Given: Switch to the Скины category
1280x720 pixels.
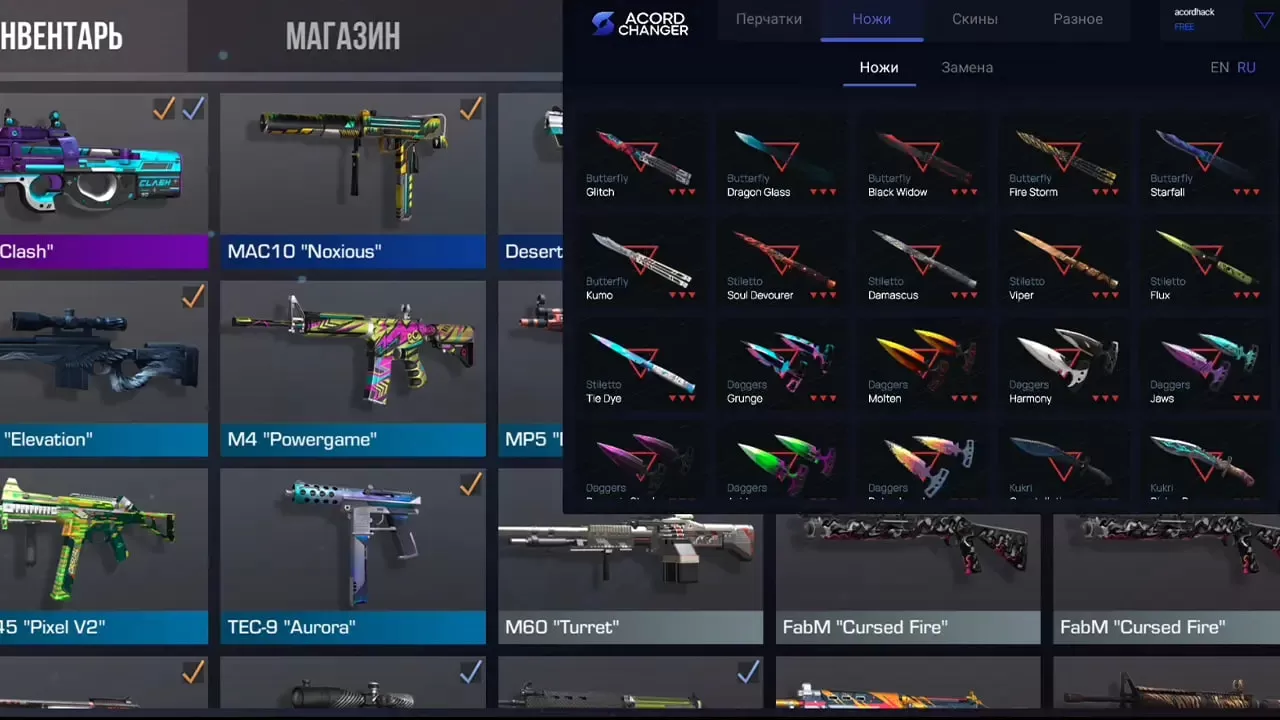Looking at the screenshot, I should (974, 19).
